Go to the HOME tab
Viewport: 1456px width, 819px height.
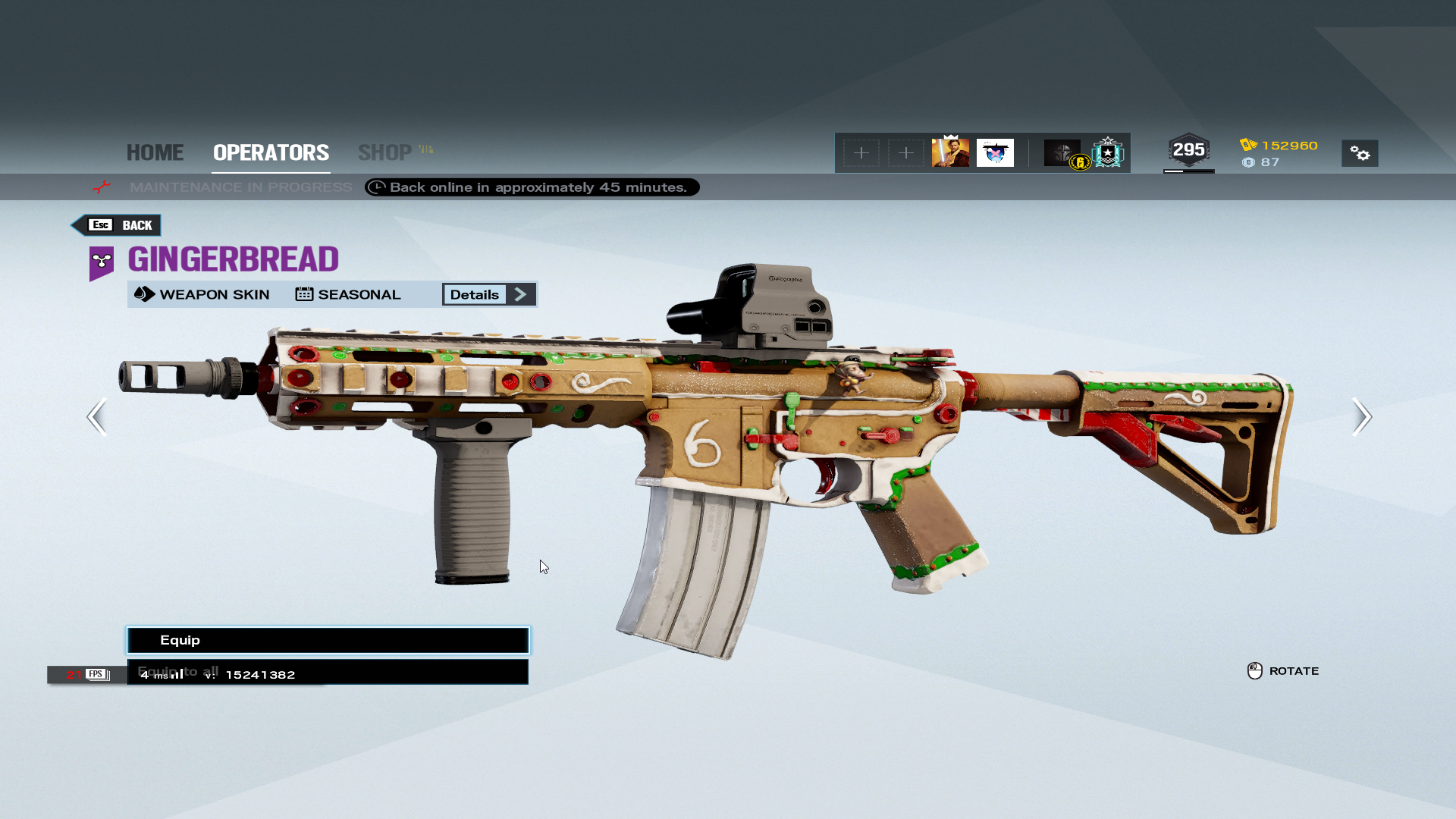[155, 152]
